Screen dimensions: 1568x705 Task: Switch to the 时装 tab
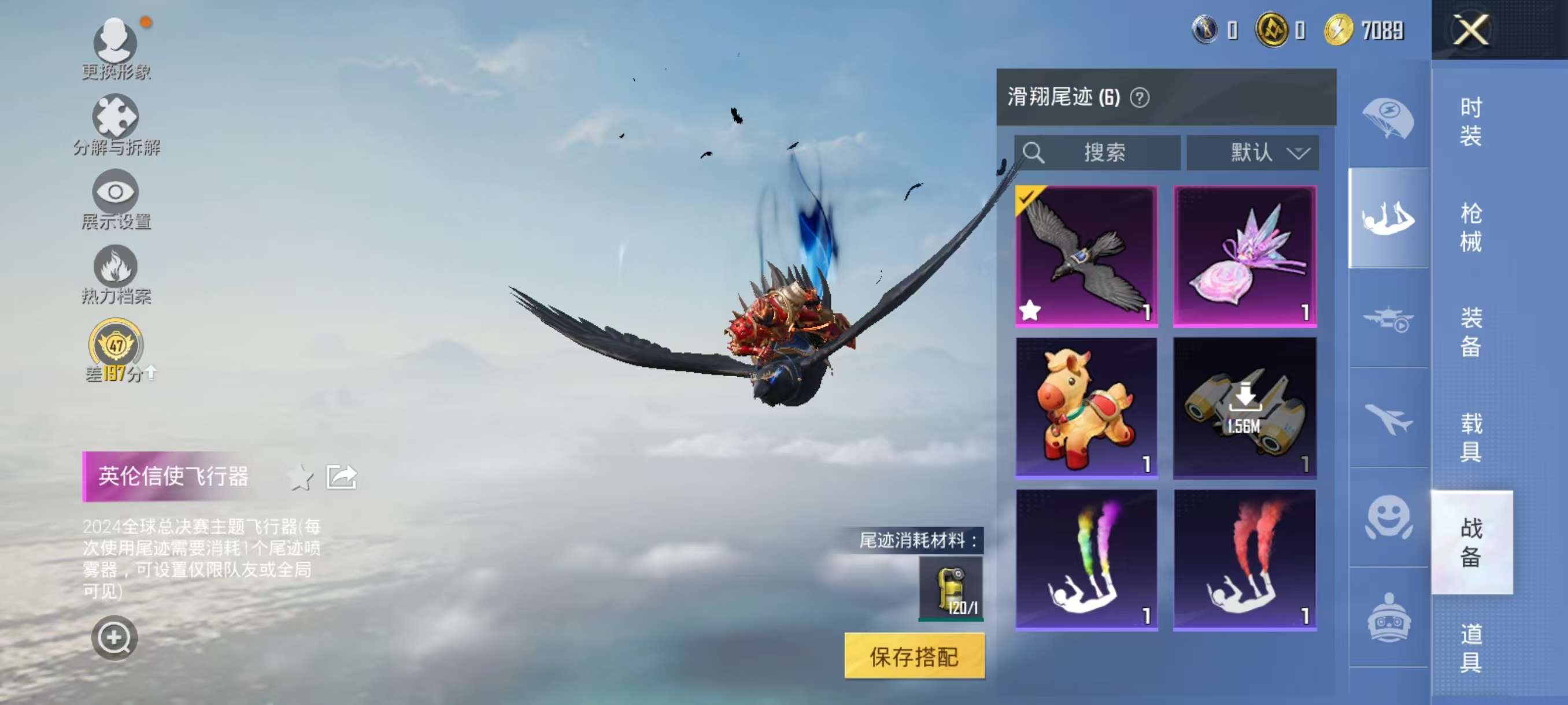pyautogui.click(x=1471, y=122)
